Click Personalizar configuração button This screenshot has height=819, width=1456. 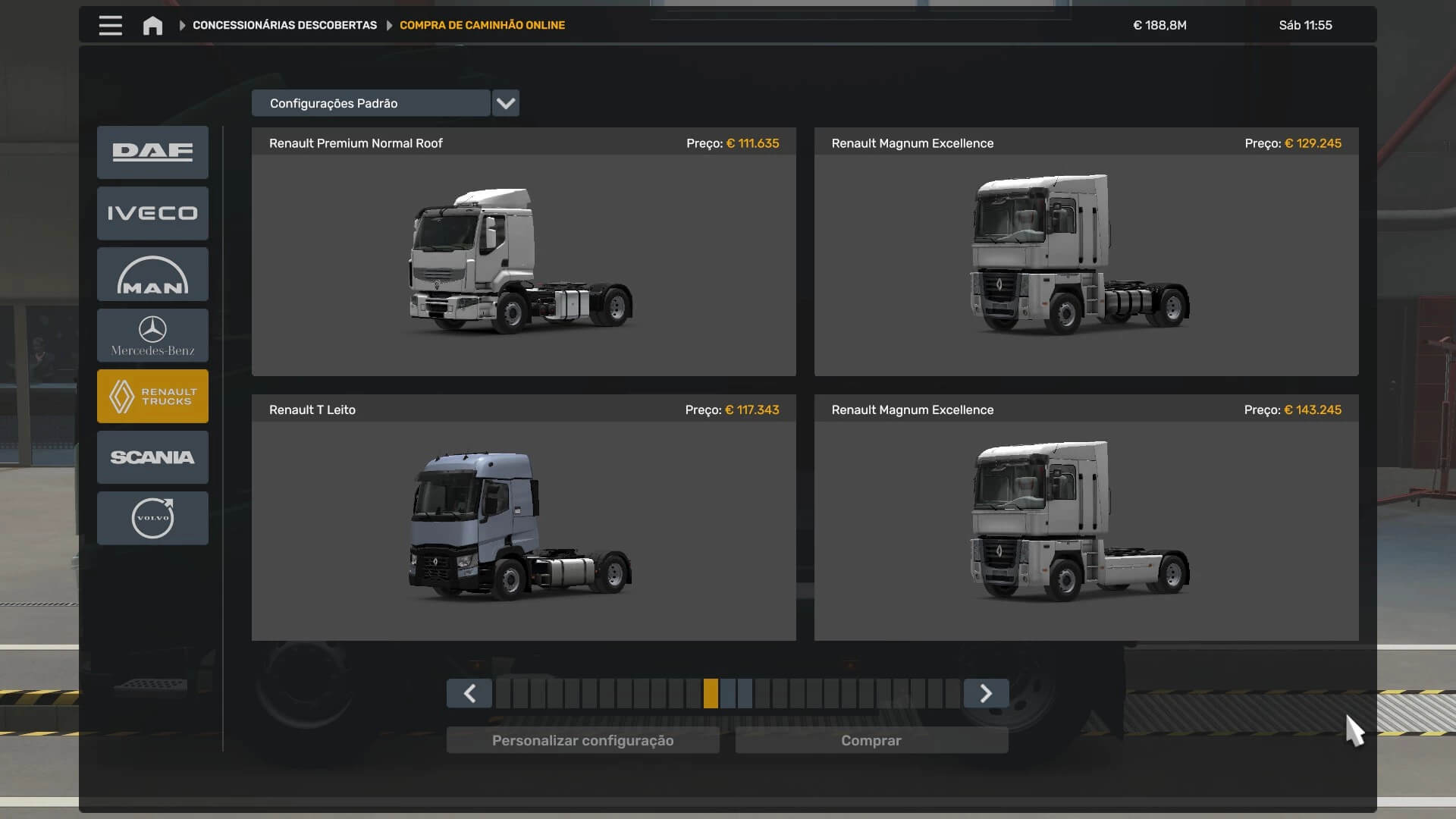pyautogui.click(x=582, y=740)
